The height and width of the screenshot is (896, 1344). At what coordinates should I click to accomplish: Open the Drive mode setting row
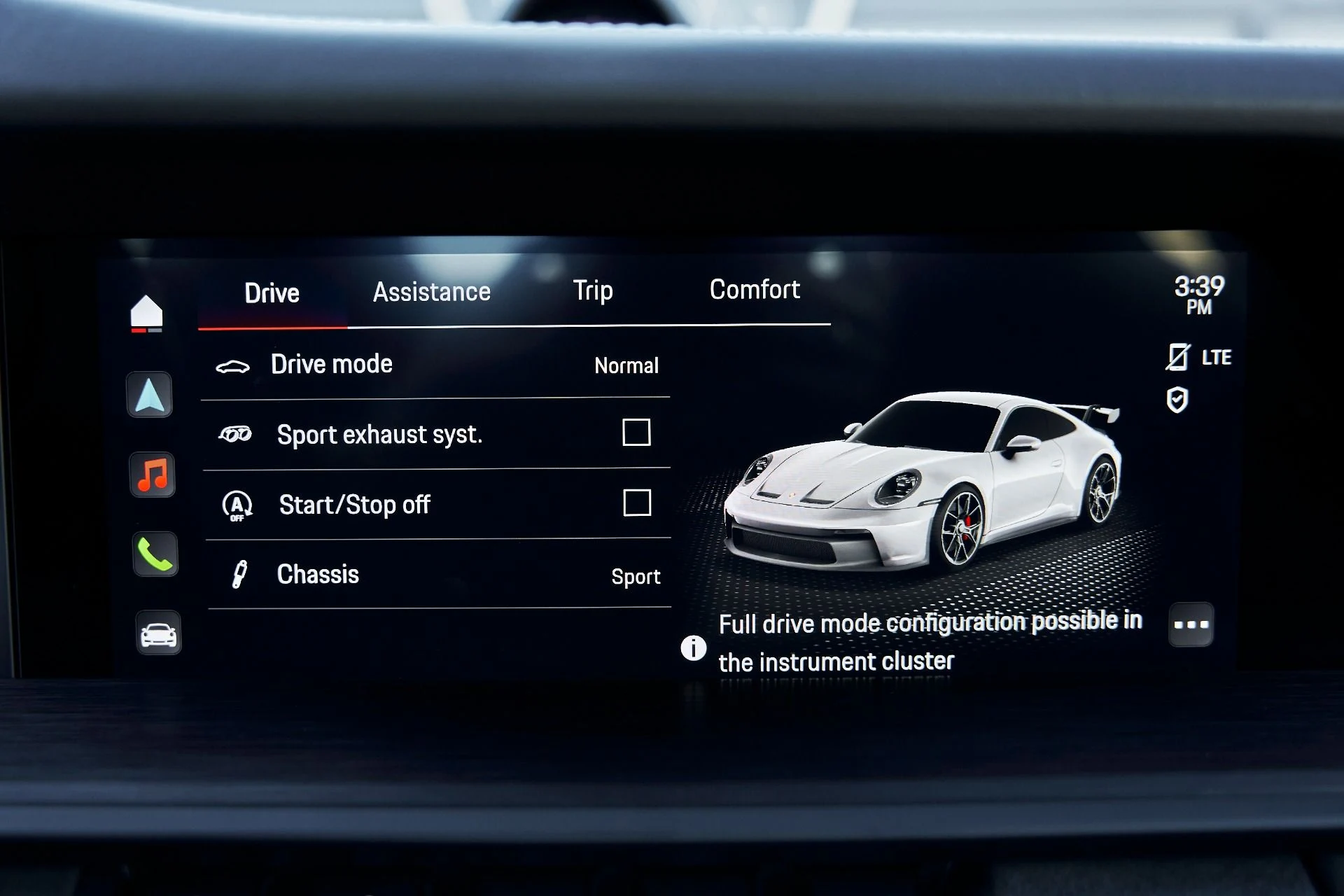click(436, 365)
